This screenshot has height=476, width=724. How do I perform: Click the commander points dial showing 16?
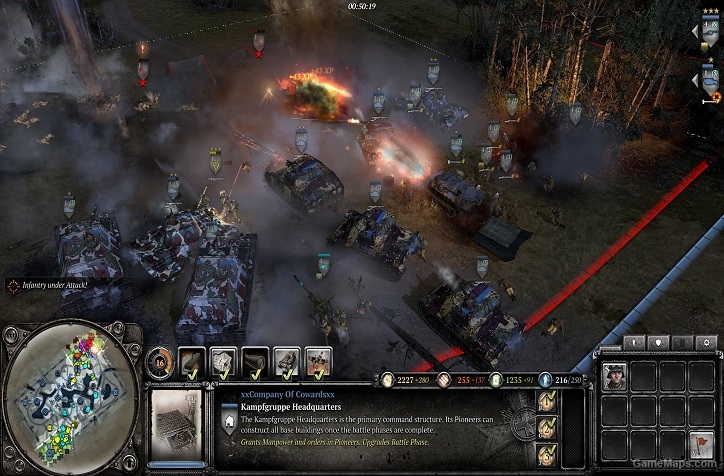tap(161, 361)
